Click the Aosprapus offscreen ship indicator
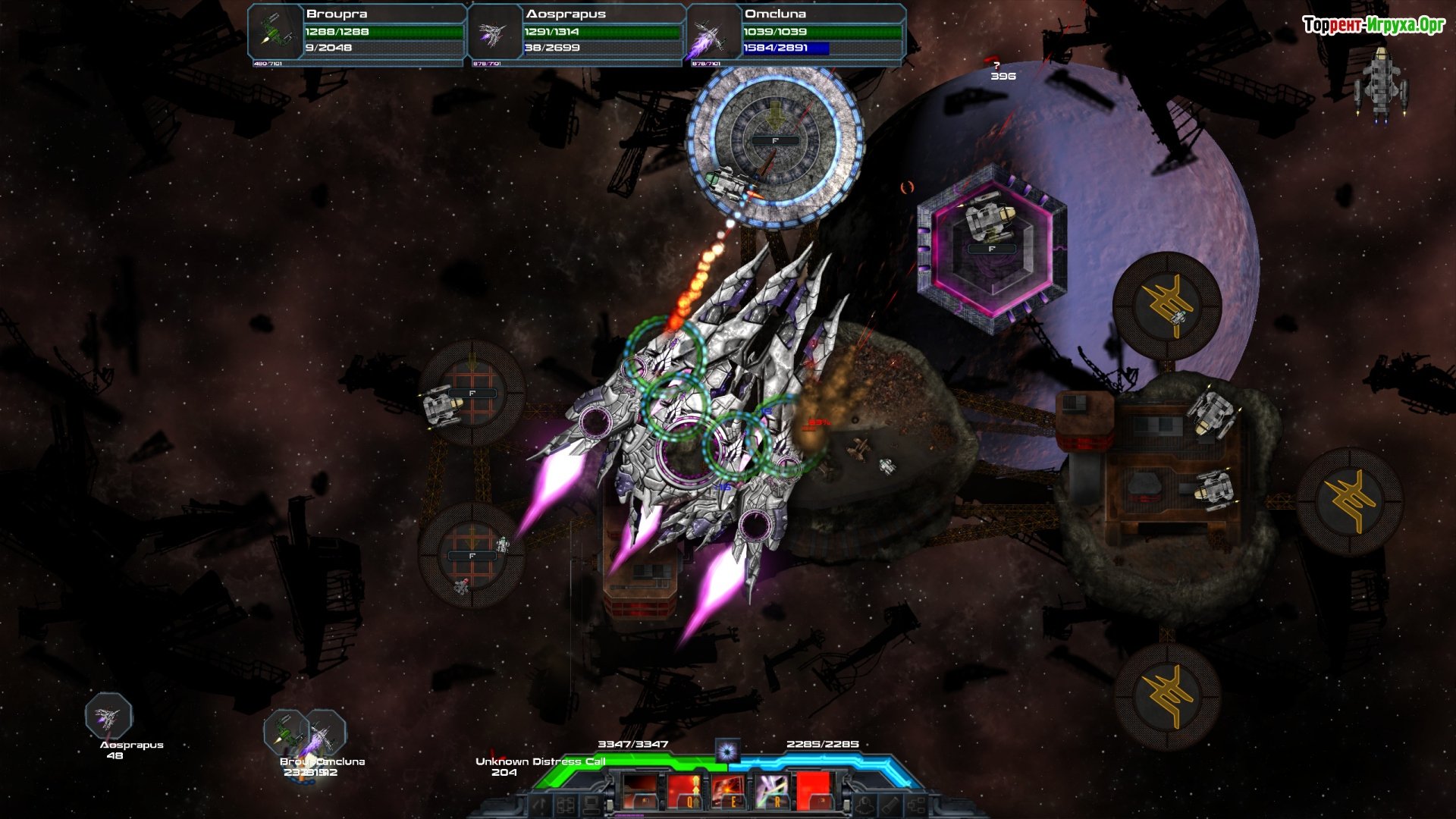 click(x=108, y=717)
